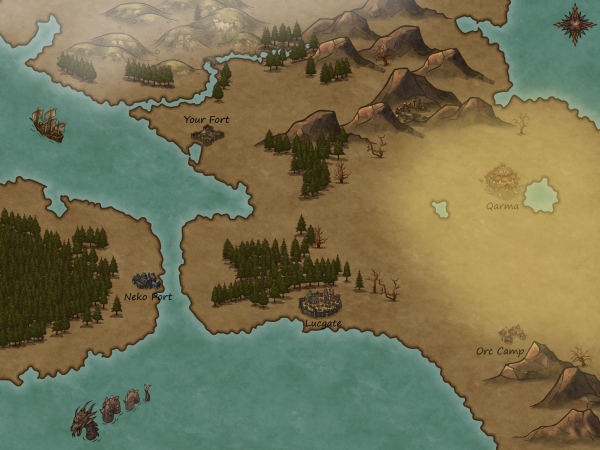600x450 pixels.
Task: Select the Your Fort location on the map
Action: (207, 133)
